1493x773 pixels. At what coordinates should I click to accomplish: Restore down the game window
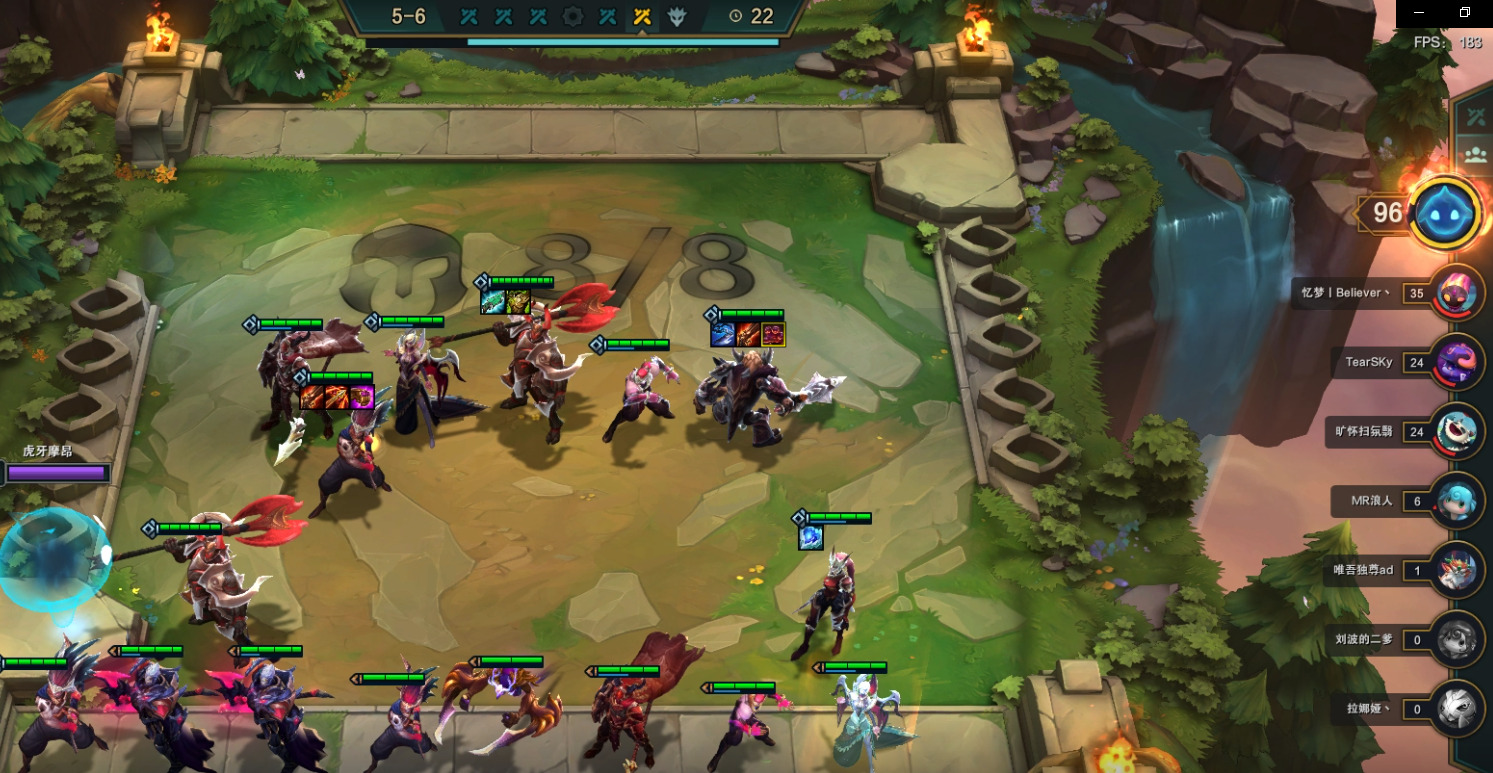click(1465, 13)
